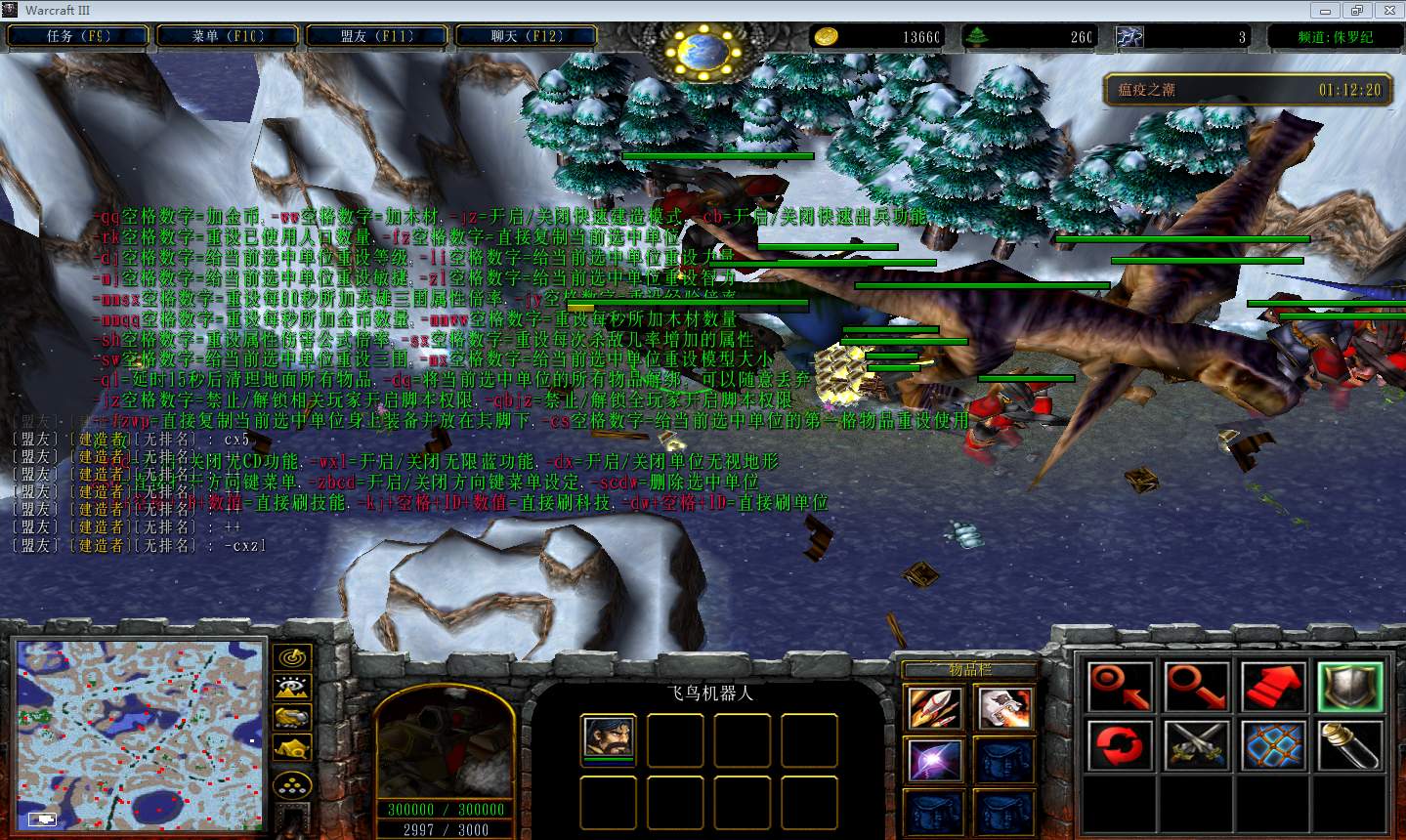This screenshot has width=1406, height=840.
Task: Toggle the minimap ally color mode button
Action: (x=292, y=718)
